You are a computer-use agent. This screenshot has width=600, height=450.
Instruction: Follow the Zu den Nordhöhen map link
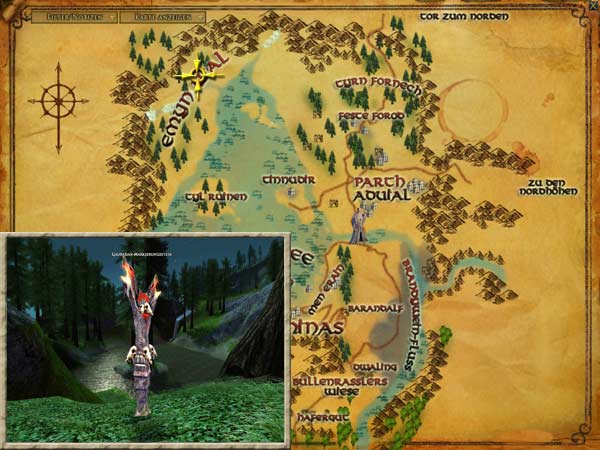pyautogui.click(x=552, y=187)
